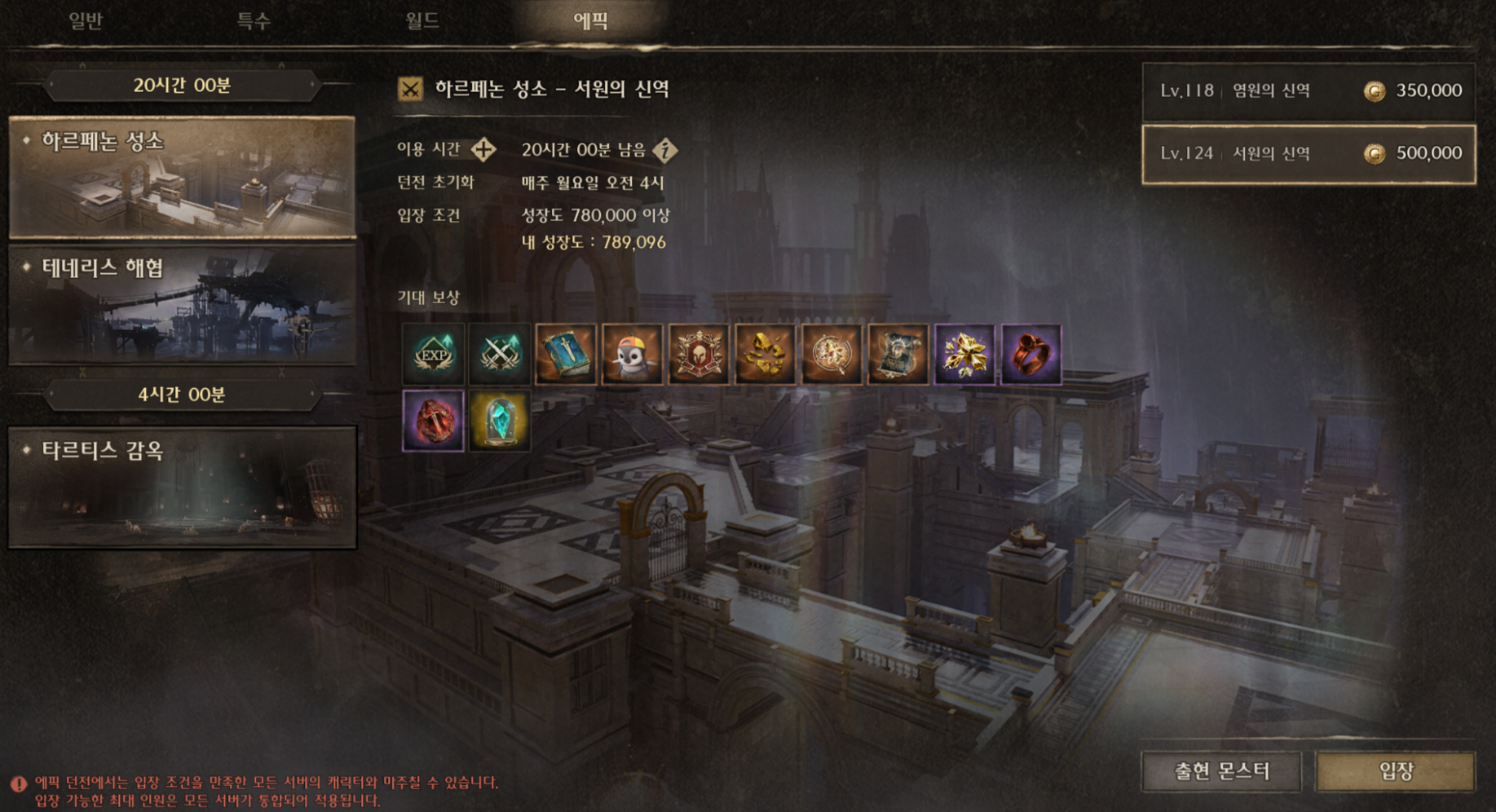This screenshot has width=1496, height=812.
Task: Open the 특수 dungeon tab
Action: click(x=254, y=20)
